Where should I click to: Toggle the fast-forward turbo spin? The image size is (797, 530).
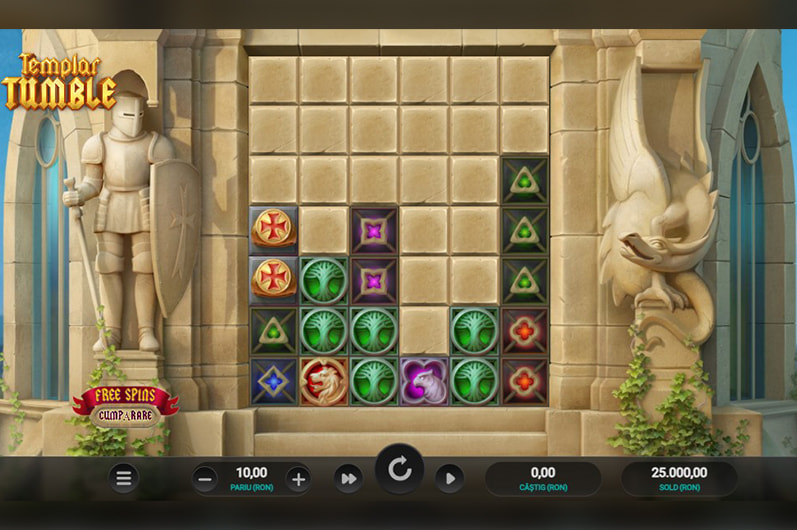click(348, 478)
